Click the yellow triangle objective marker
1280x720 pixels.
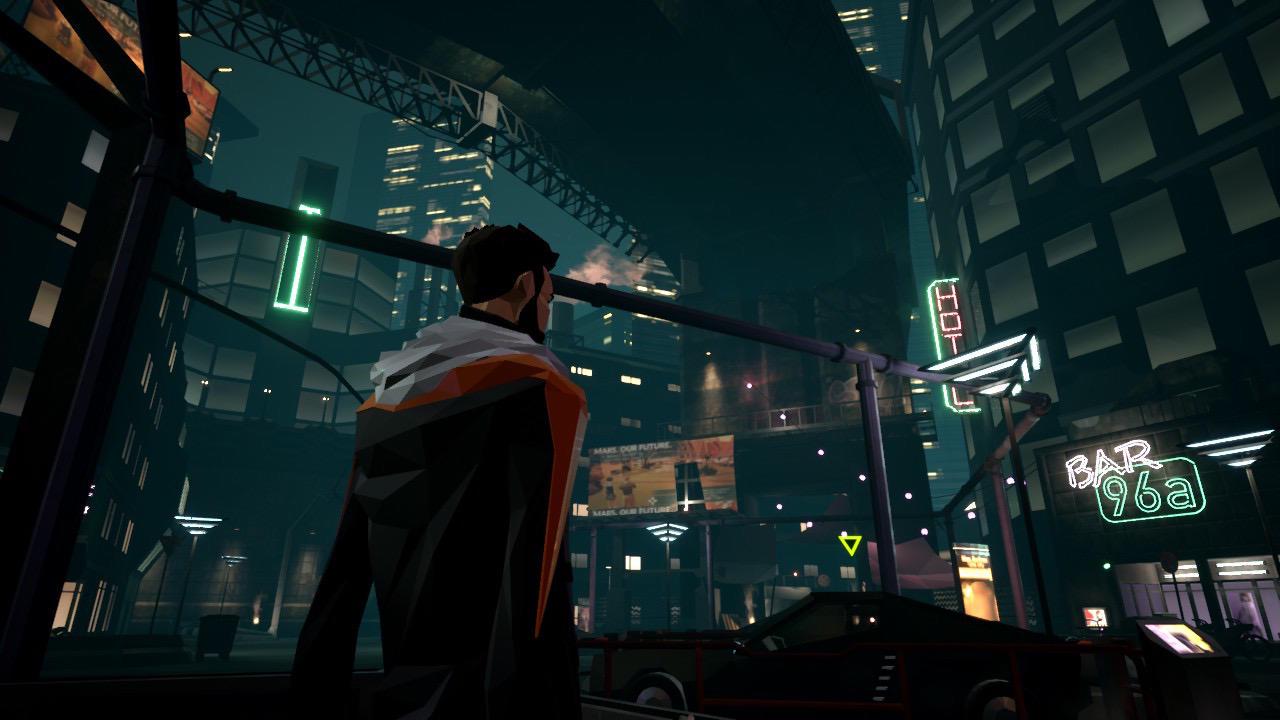pyautogui.click(x=850, y=544)
